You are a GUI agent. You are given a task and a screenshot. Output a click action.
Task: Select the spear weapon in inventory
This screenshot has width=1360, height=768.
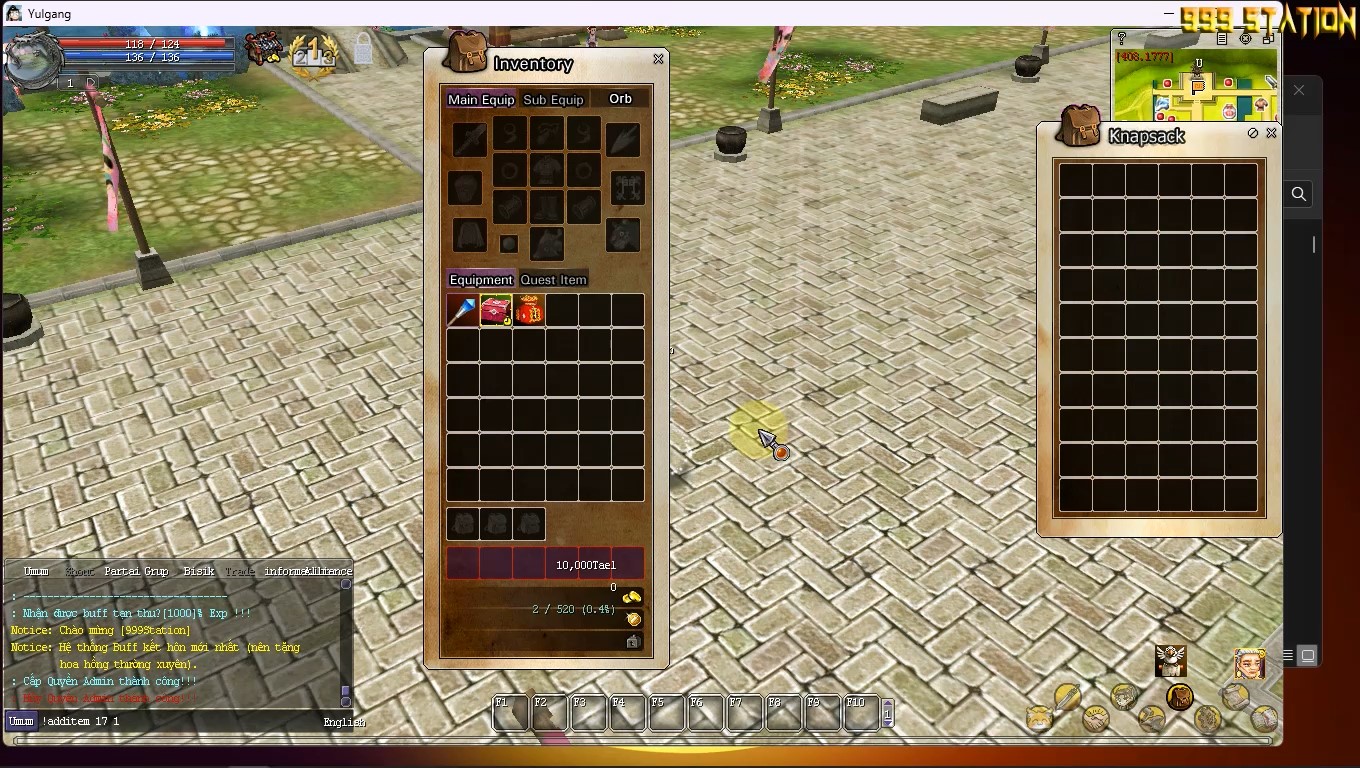click(x=463, y=311)
